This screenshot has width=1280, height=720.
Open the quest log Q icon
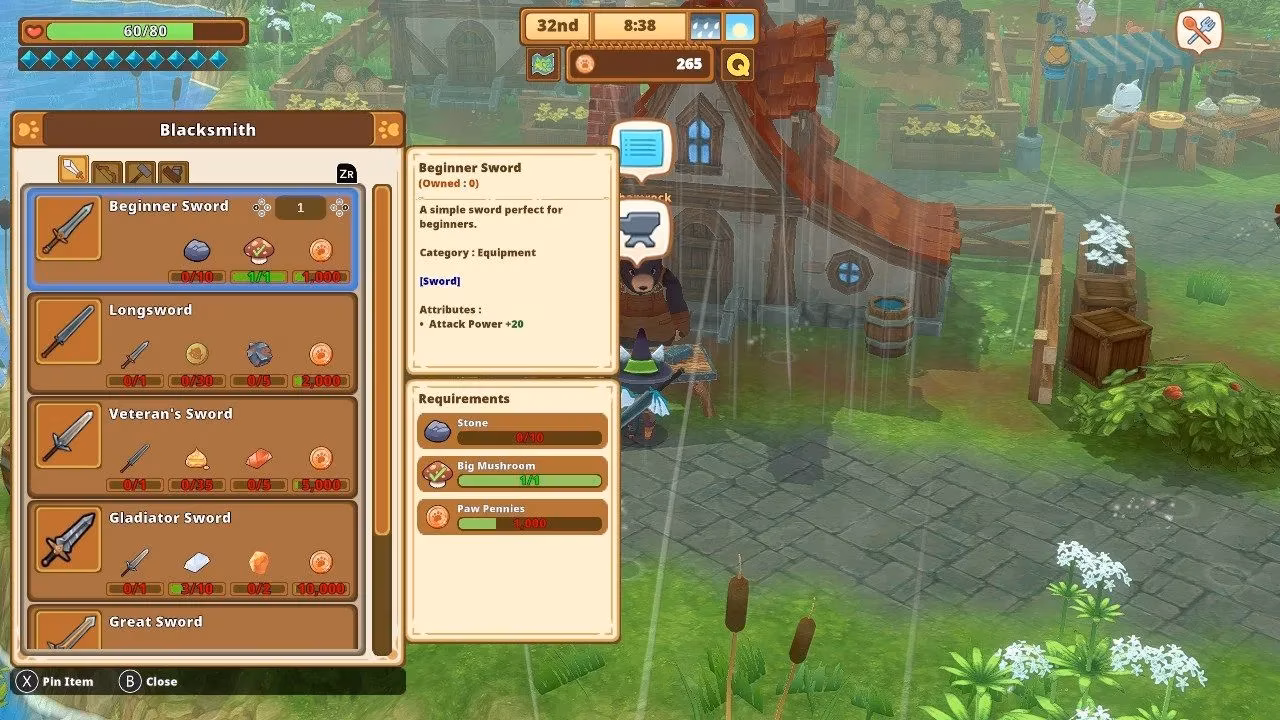[738, 65]
